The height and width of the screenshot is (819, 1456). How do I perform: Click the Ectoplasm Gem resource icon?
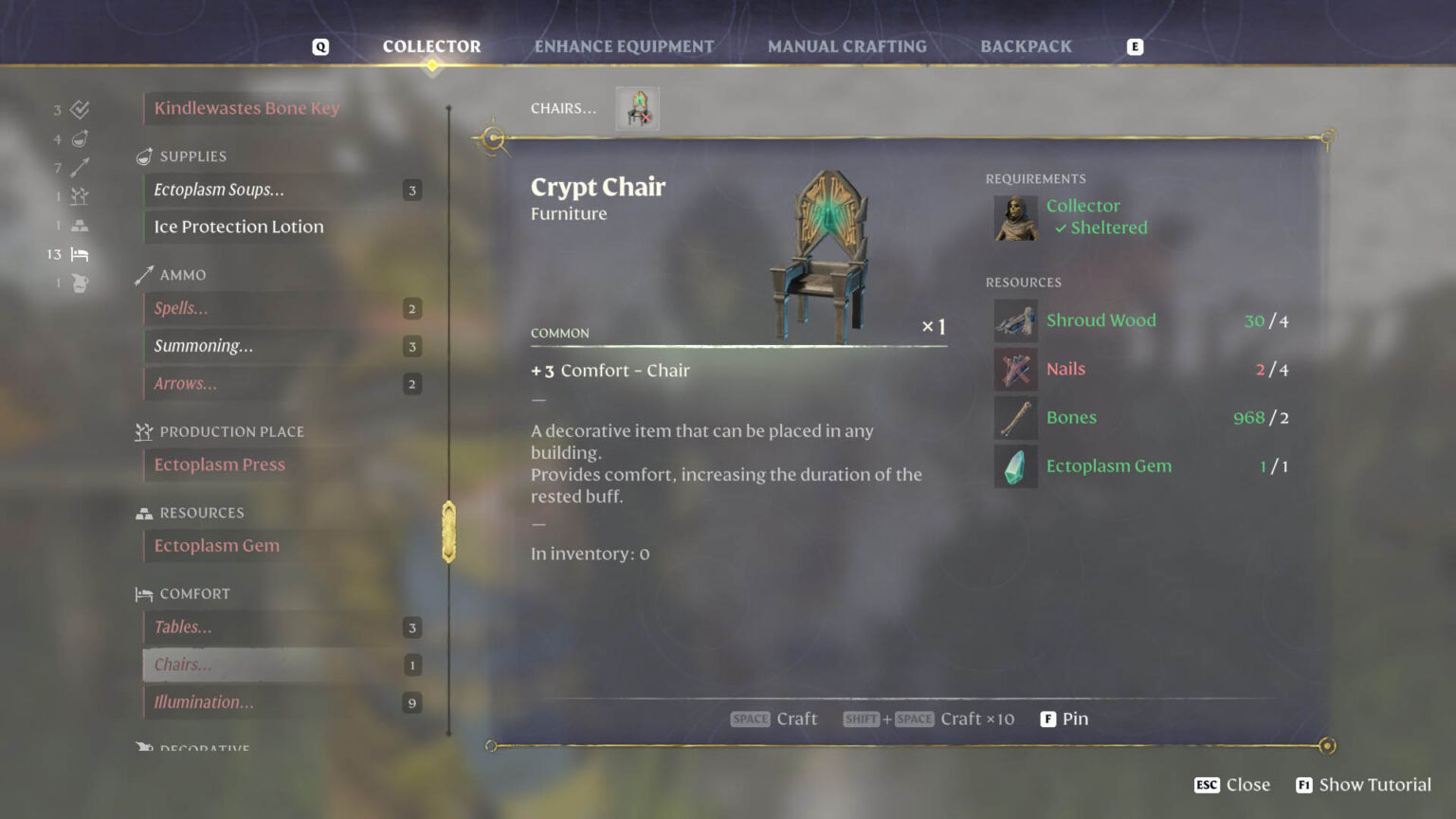(x=1015, y=465)
